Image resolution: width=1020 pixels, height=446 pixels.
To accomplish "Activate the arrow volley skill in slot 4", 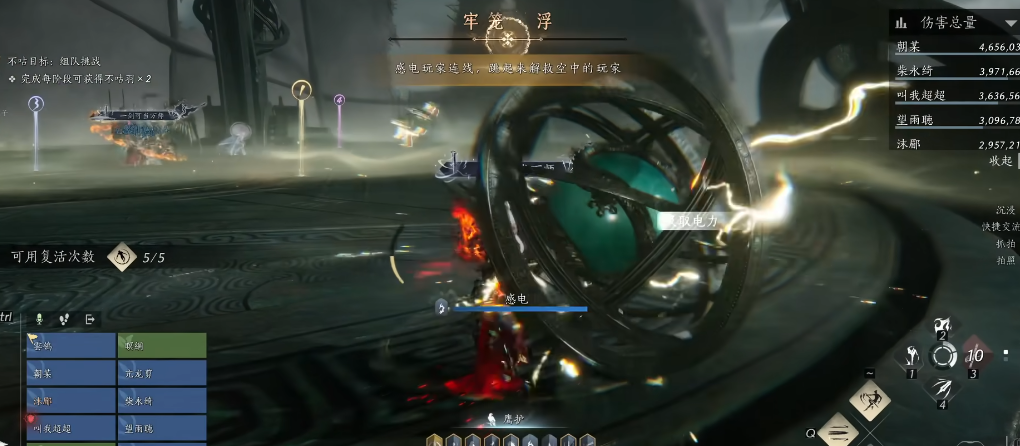I will 941,388.
